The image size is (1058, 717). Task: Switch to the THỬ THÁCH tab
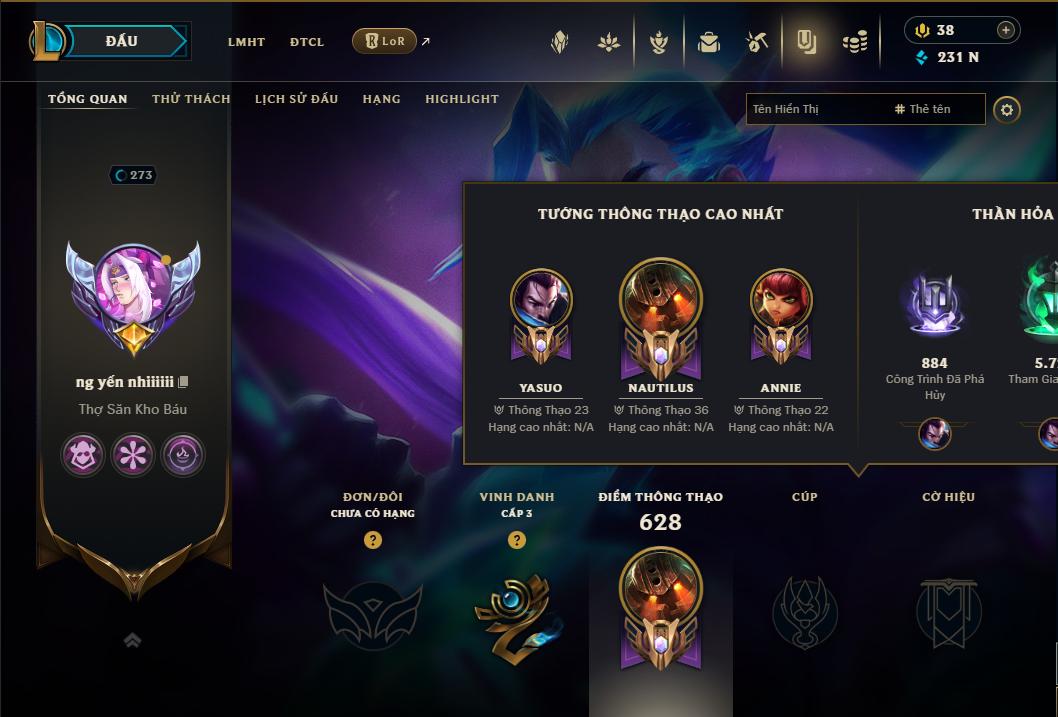[x=191, y=99]
